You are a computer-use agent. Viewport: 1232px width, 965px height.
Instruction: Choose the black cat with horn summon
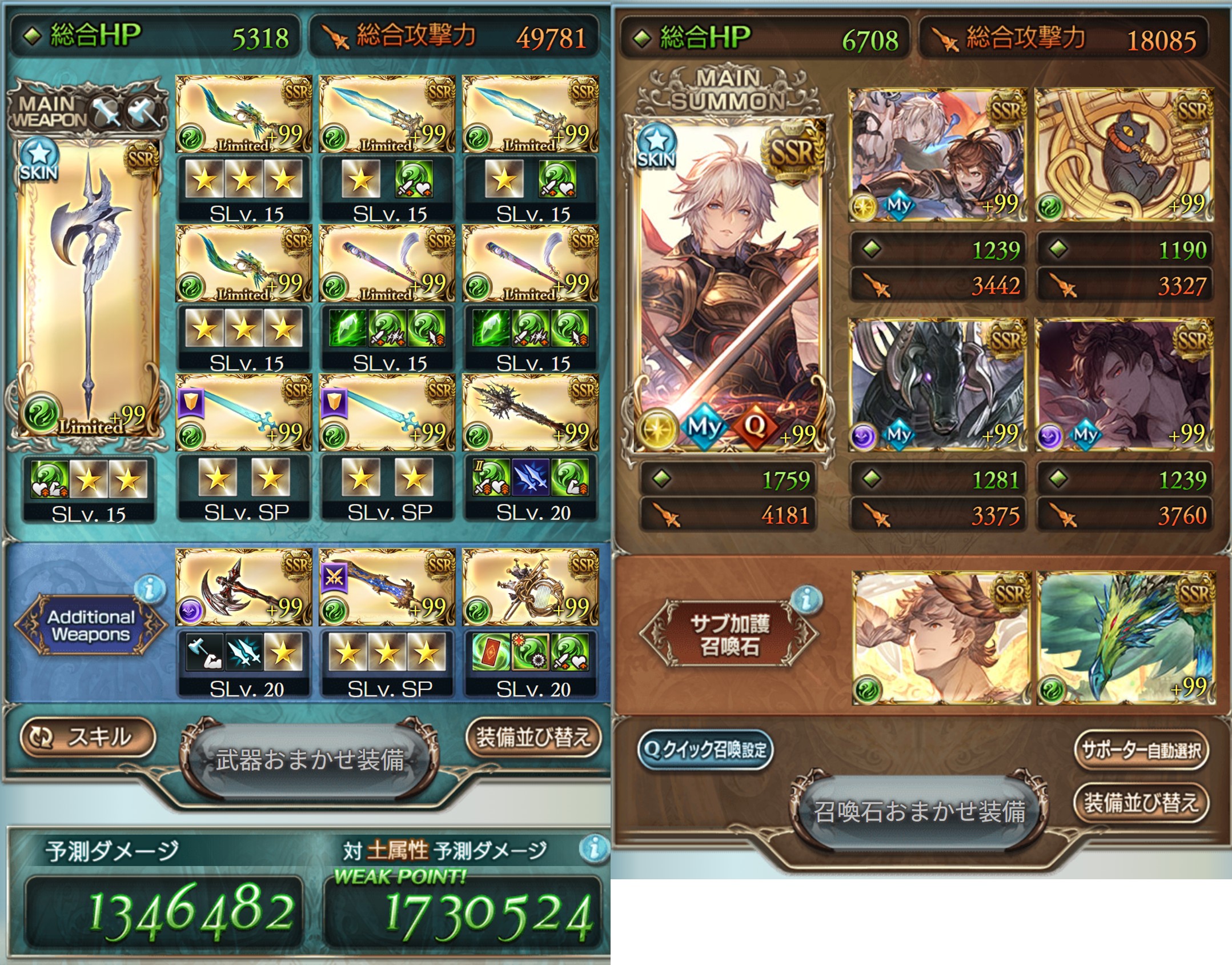(1123, 155)
